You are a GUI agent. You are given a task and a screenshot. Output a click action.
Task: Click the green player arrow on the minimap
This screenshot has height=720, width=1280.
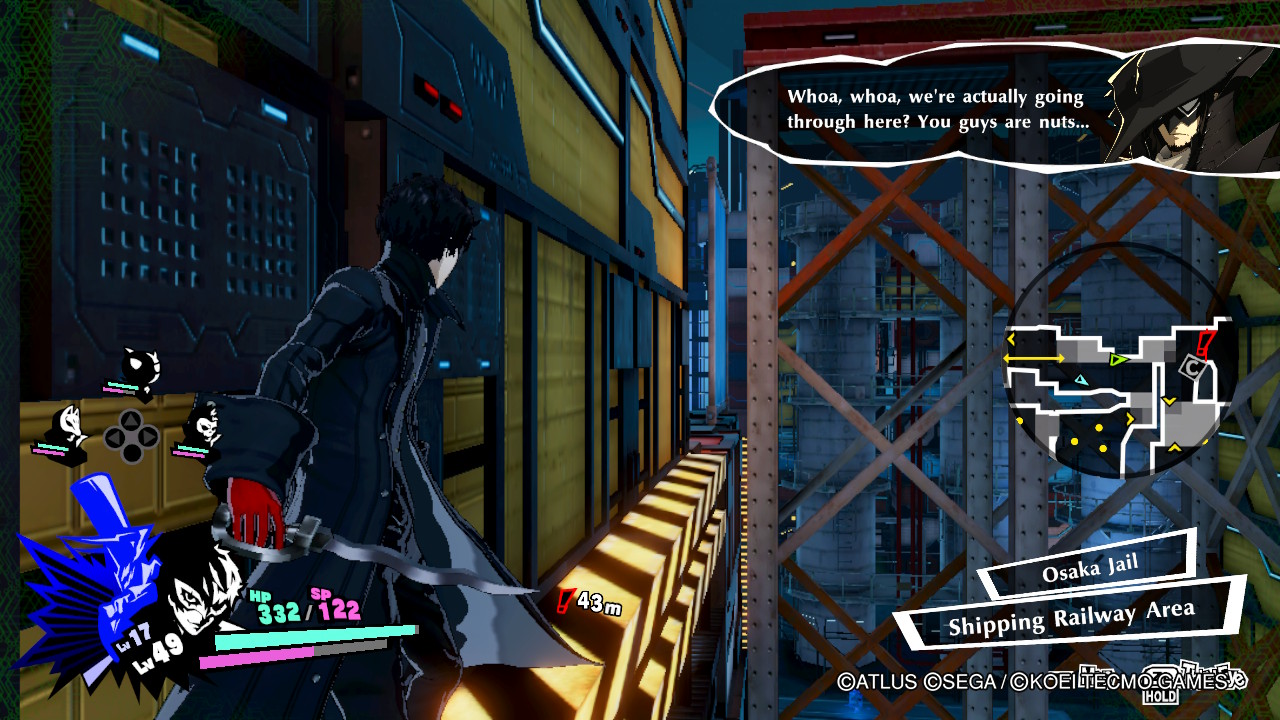1117,359
